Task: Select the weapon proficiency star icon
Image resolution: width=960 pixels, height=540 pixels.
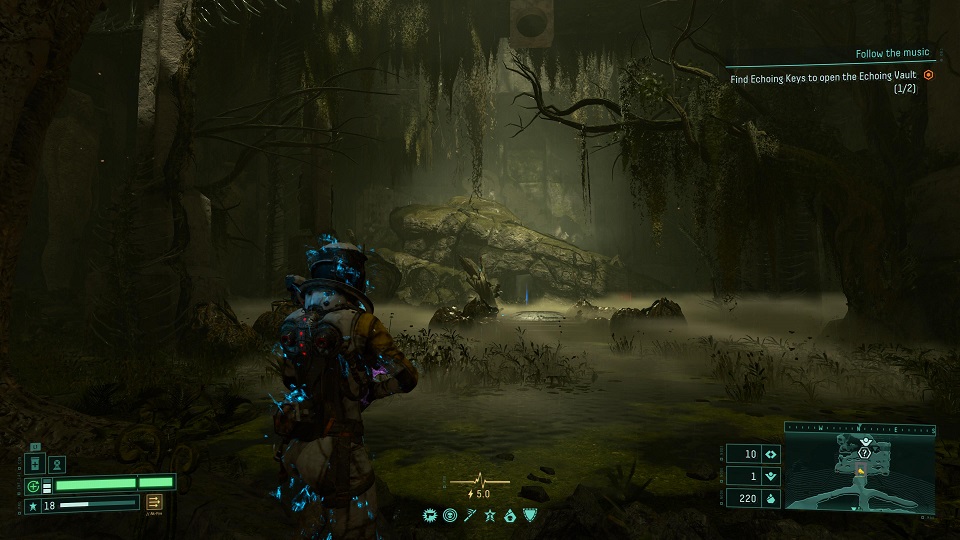Action: click(x=32, y=506)
